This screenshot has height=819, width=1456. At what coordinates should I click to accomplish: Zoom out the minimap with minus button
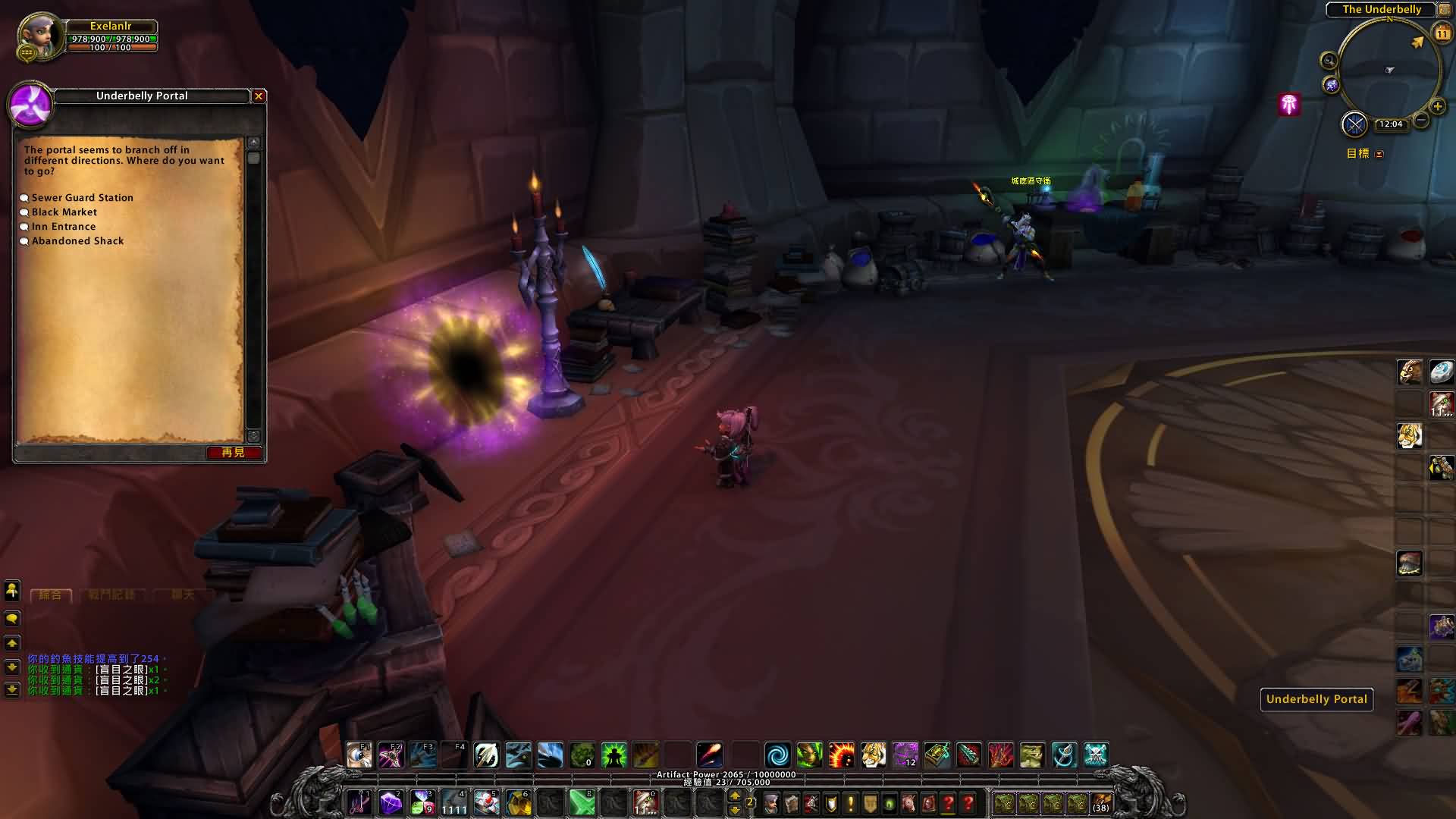(x=1421, y=120)
